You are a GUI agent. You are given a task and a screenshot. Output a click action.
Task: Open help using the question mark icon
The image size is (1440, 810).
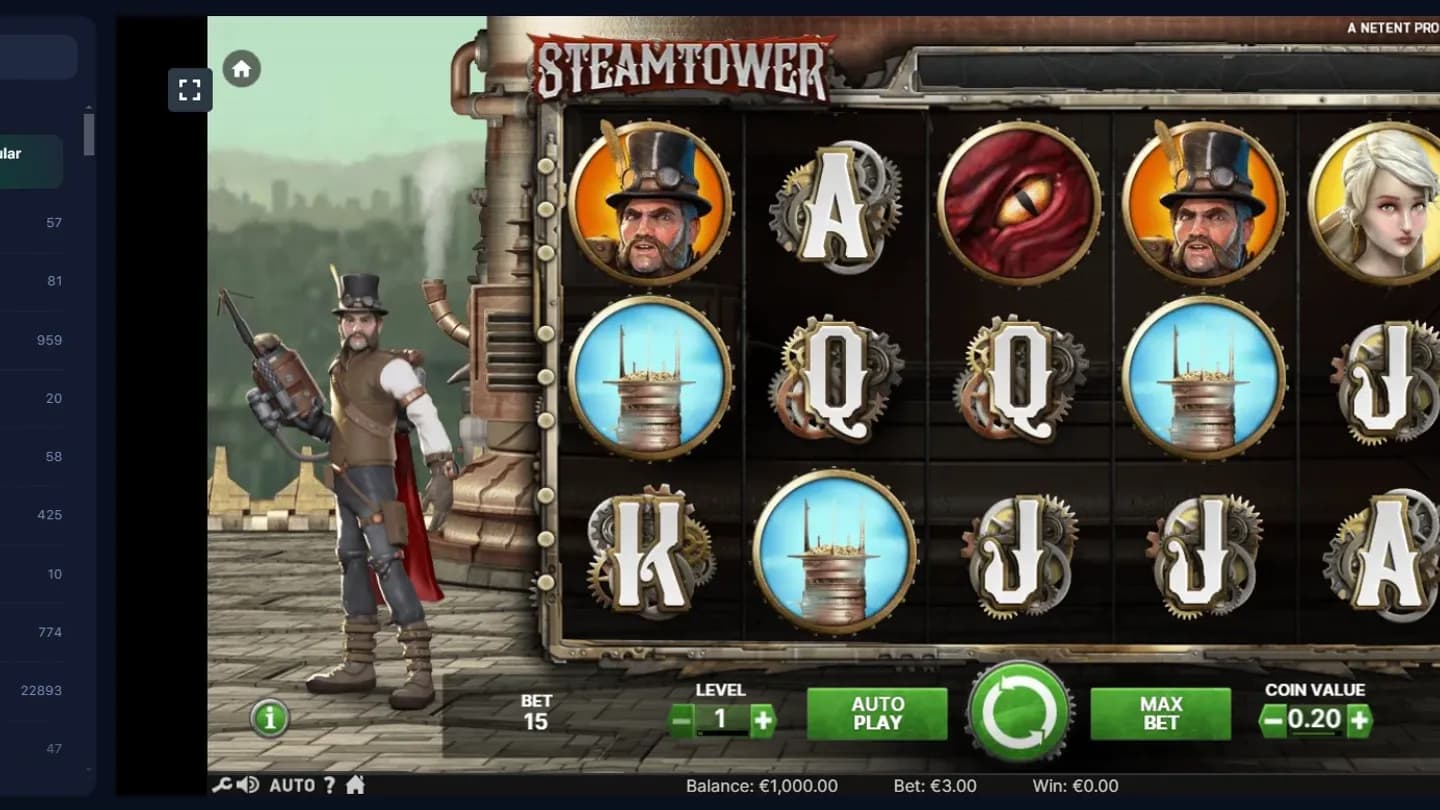(327, 786)
